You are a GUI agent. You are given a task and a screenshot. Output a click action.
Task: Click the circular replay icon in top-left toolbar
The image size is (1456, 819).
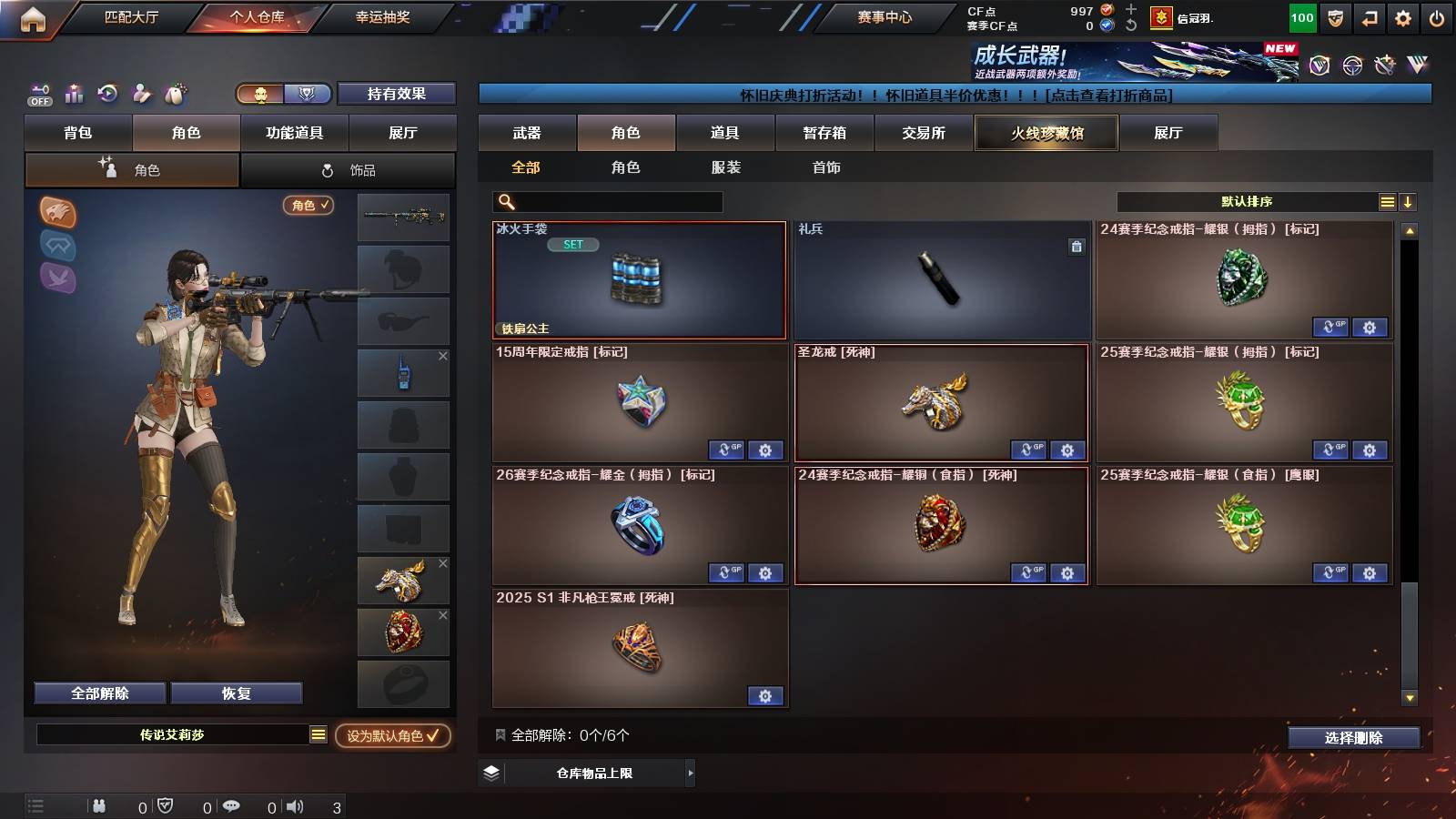(x=108, y=91)
